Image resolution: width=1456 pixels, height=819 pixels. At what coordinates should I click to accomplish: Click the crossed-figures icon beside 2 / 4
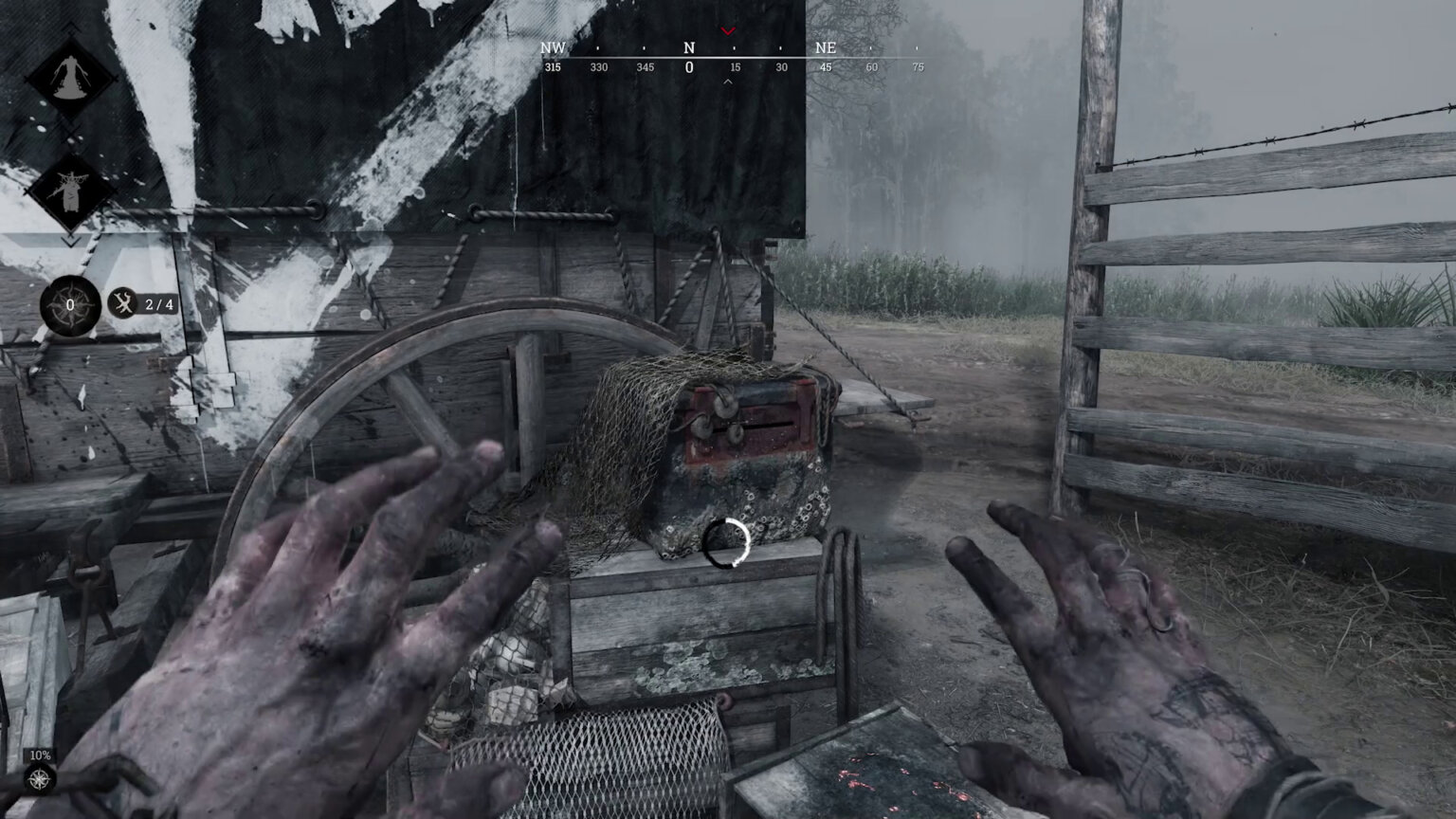(x=123, y=304)
